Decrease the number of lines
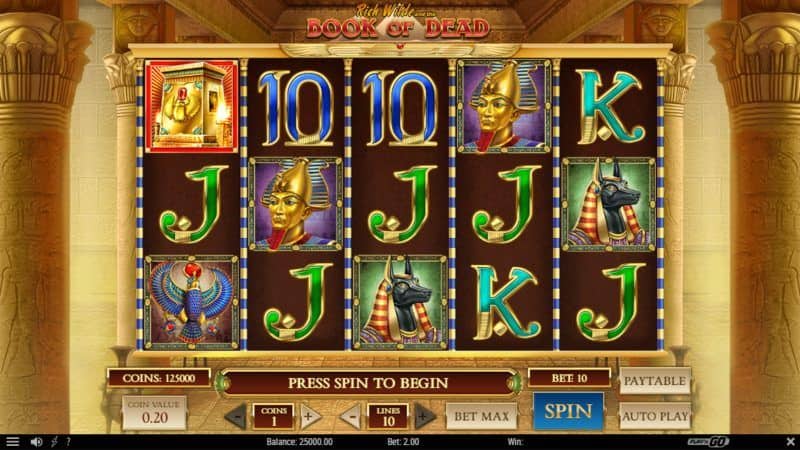 click(351, 415)
